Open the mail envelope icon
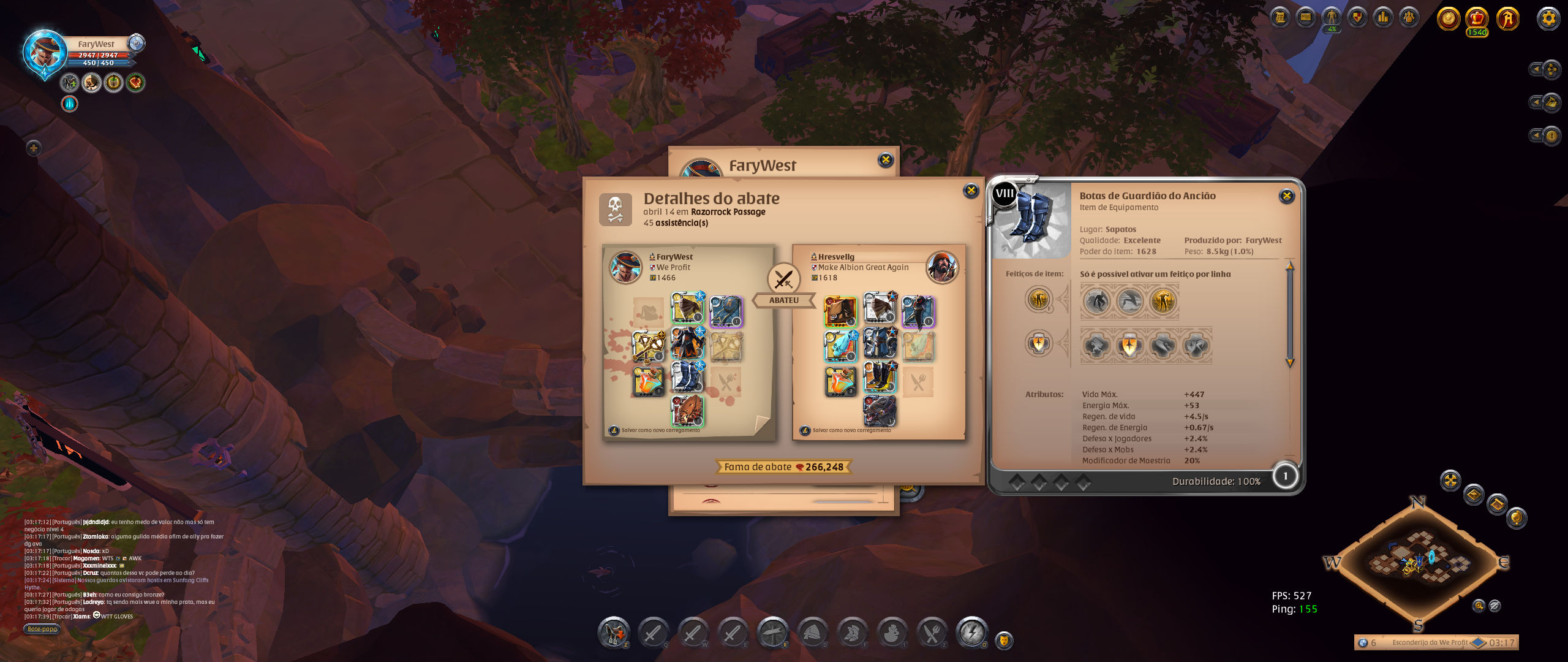Viewport: 1568px width, 662px height. [x=1305, y=17]
